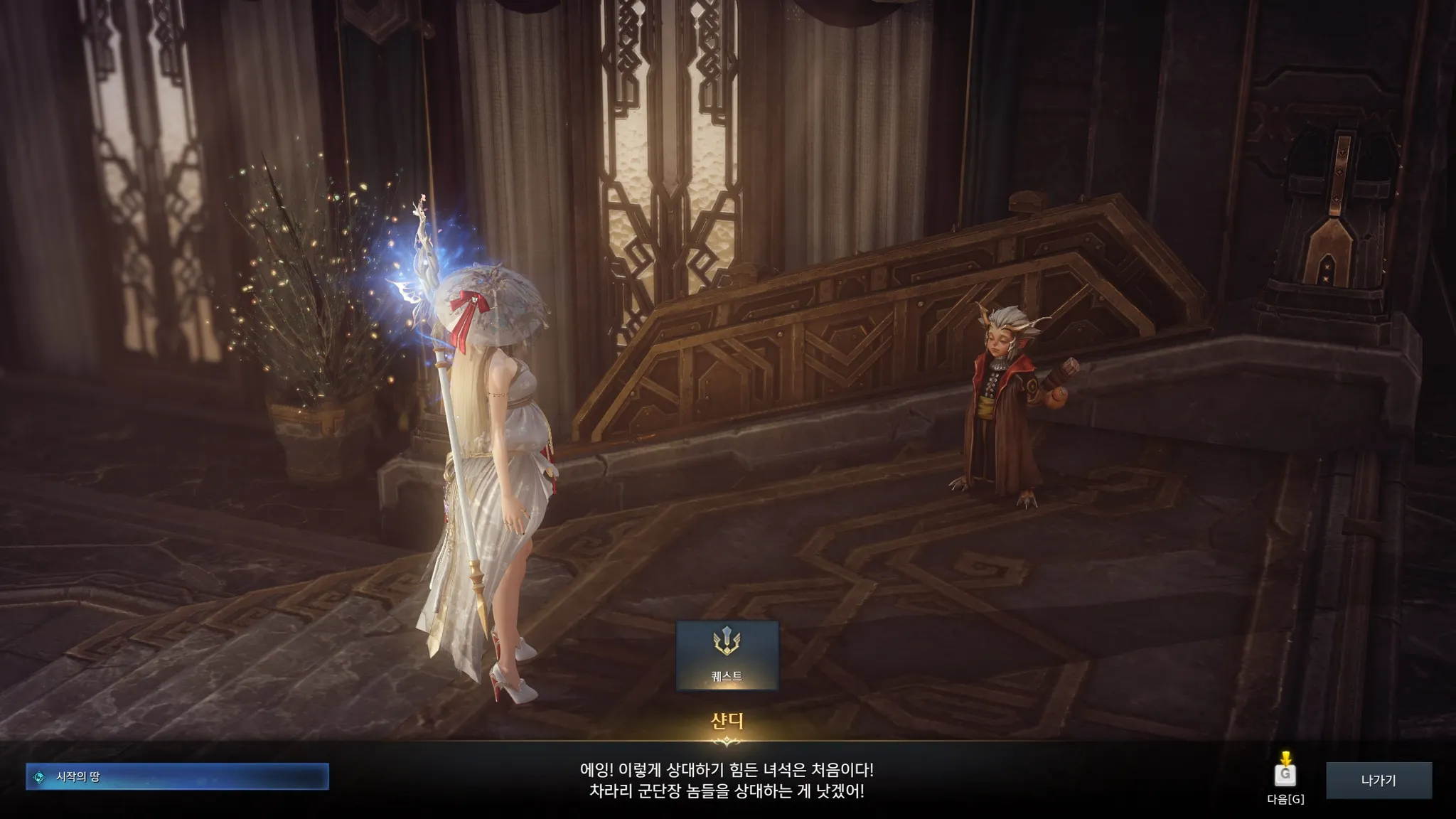Open the 퀘스트 option above Shandi's name
The height and width of the screenshot is (819, 1456).
(727, 655)
